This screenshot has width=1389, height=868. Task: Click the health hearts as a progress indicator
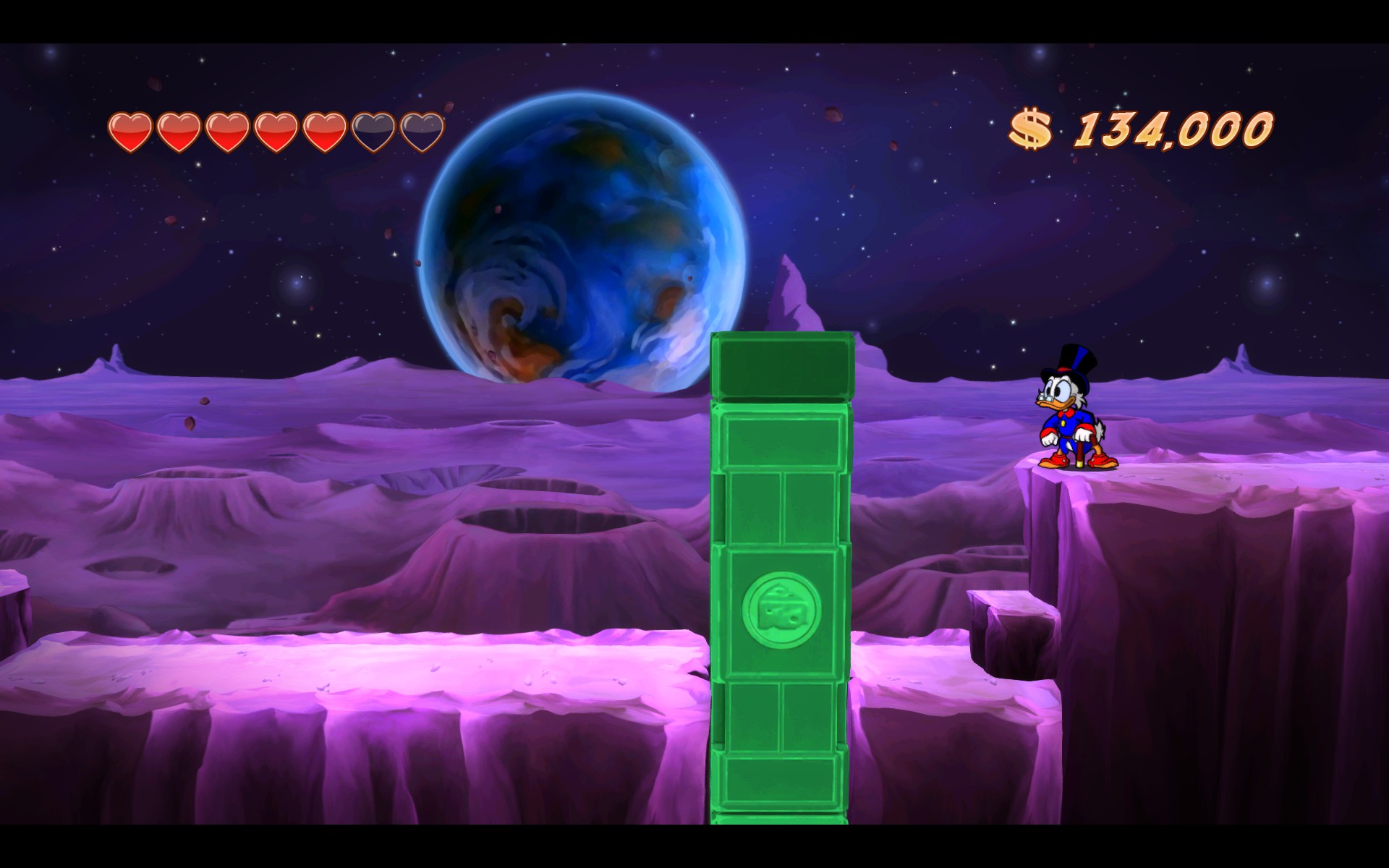(277, 130)
